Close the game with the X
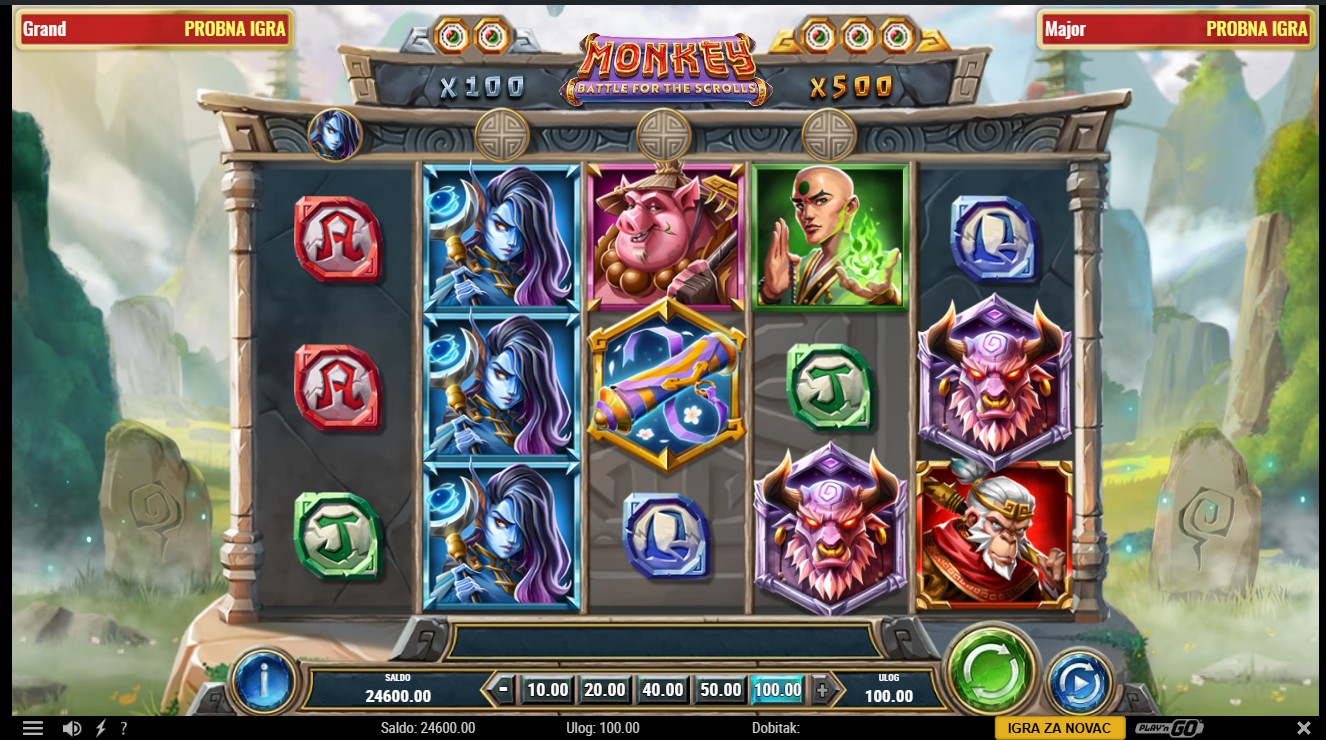 pos(1304,728)
